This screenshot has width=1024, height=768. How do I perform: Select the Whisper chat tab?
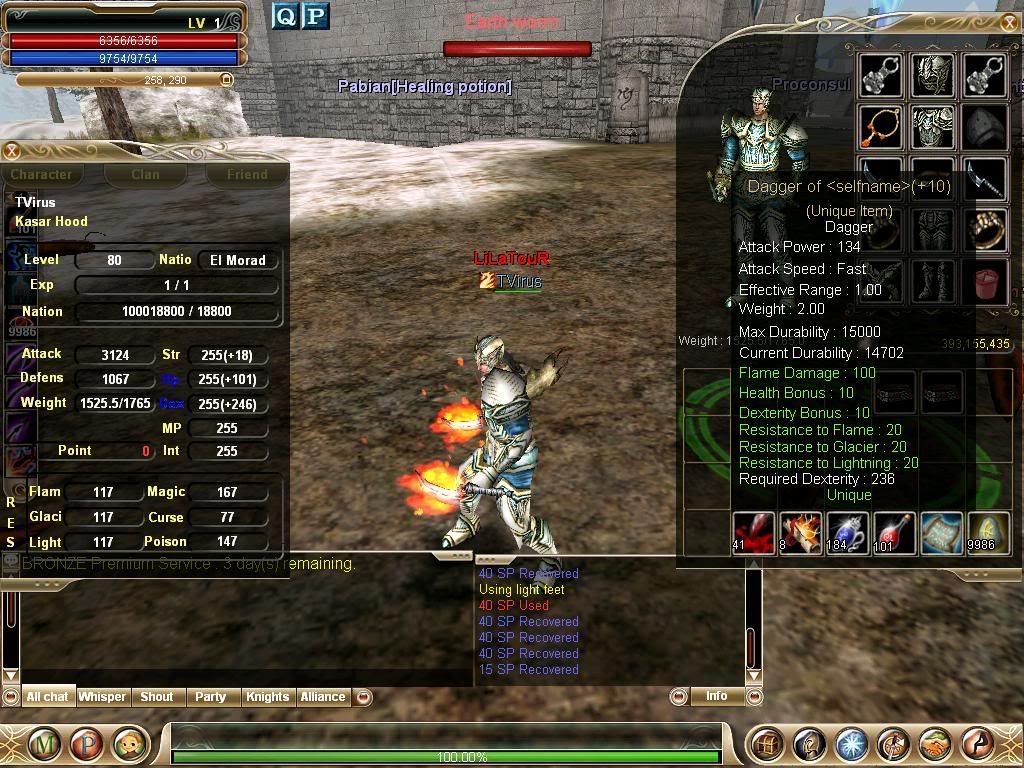pyautogui.click(x=102, y=697)
